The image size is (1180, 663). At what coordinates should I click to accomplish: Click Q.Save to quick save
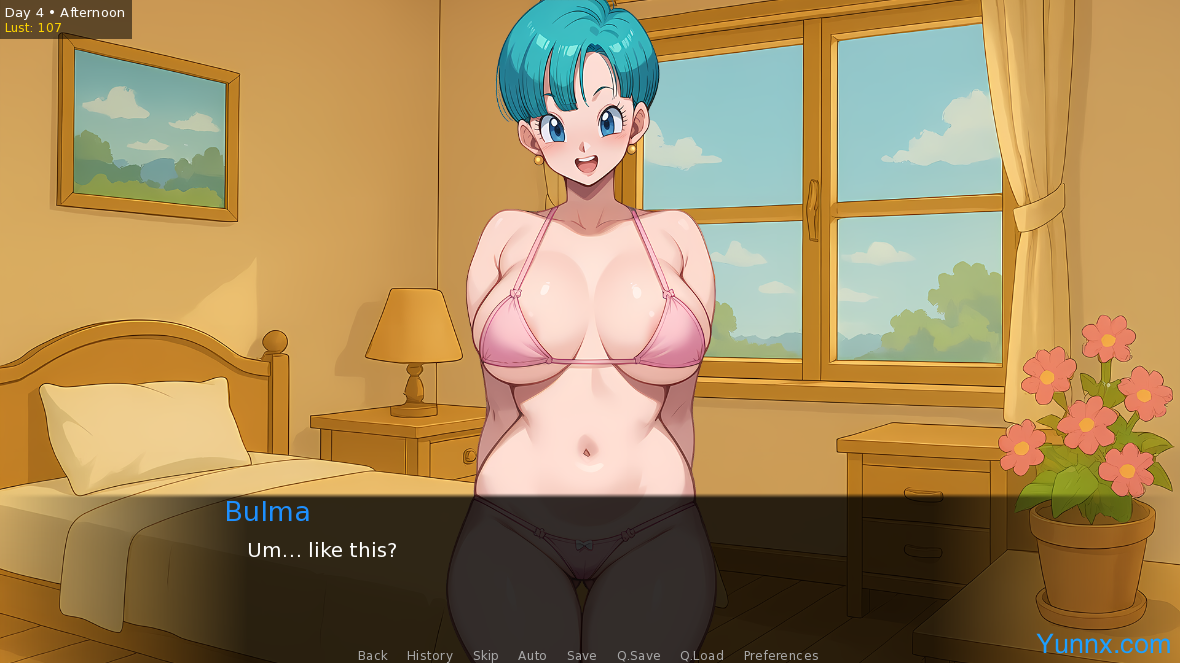click(638, 655)
